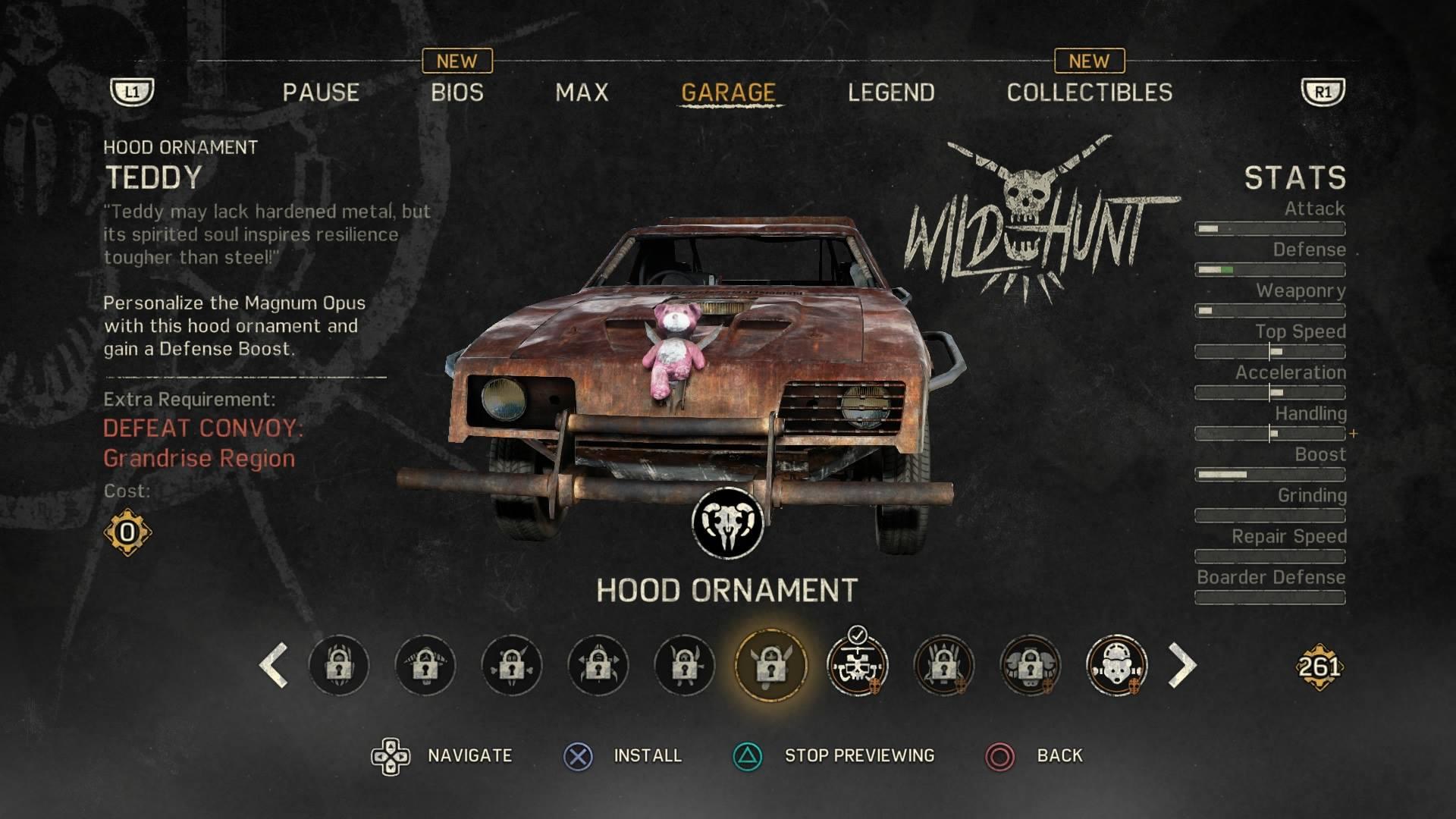The width and height of the screenshot is (1456, 819).
Task: Switch to the Pause tab
Action: [321, 93]
